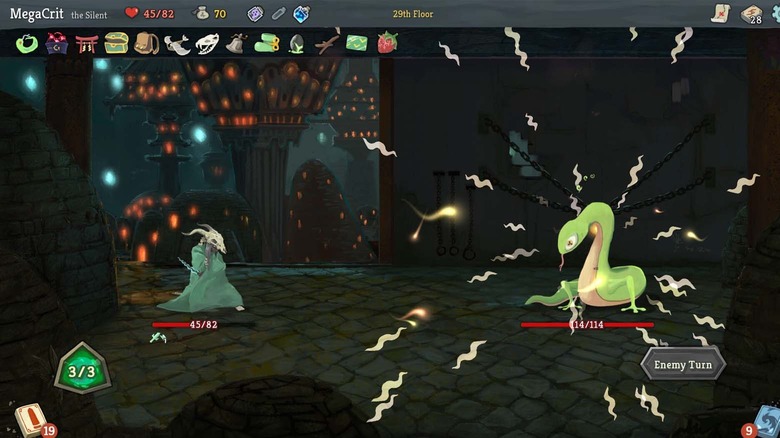Inspect the red Torii gate relic
Screen dimensions: 780x438
tap(87, 43)
